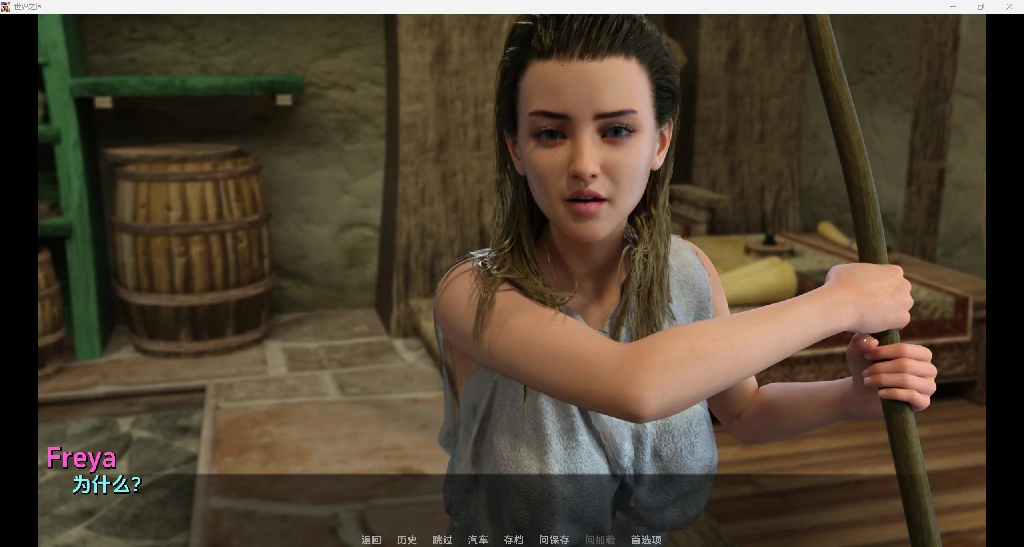Toggle 汽车 auto-advance mode
1024x547 pixels.
(478, 540)
